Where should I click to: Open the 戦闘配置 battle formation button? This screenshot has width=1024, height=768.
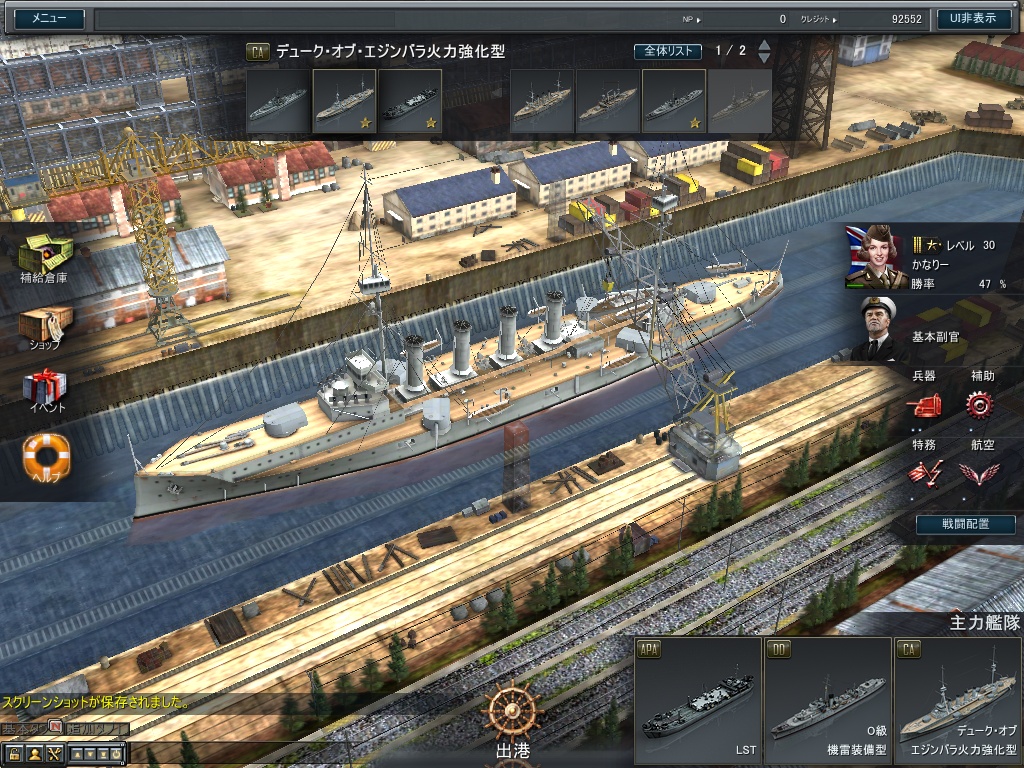tap(965, 524)
